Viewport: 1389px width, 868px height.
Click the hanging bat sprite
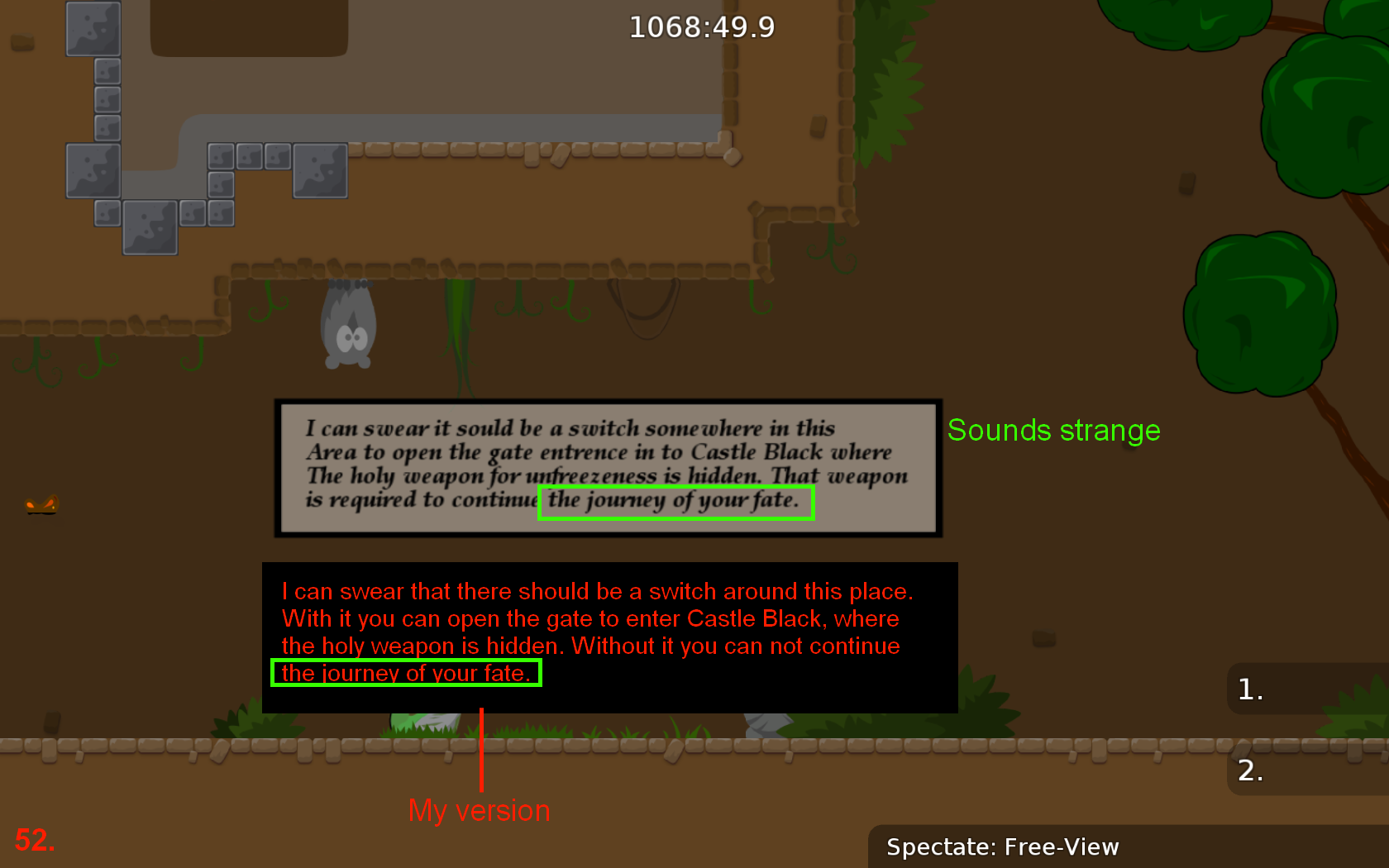(x=347, y=327)
